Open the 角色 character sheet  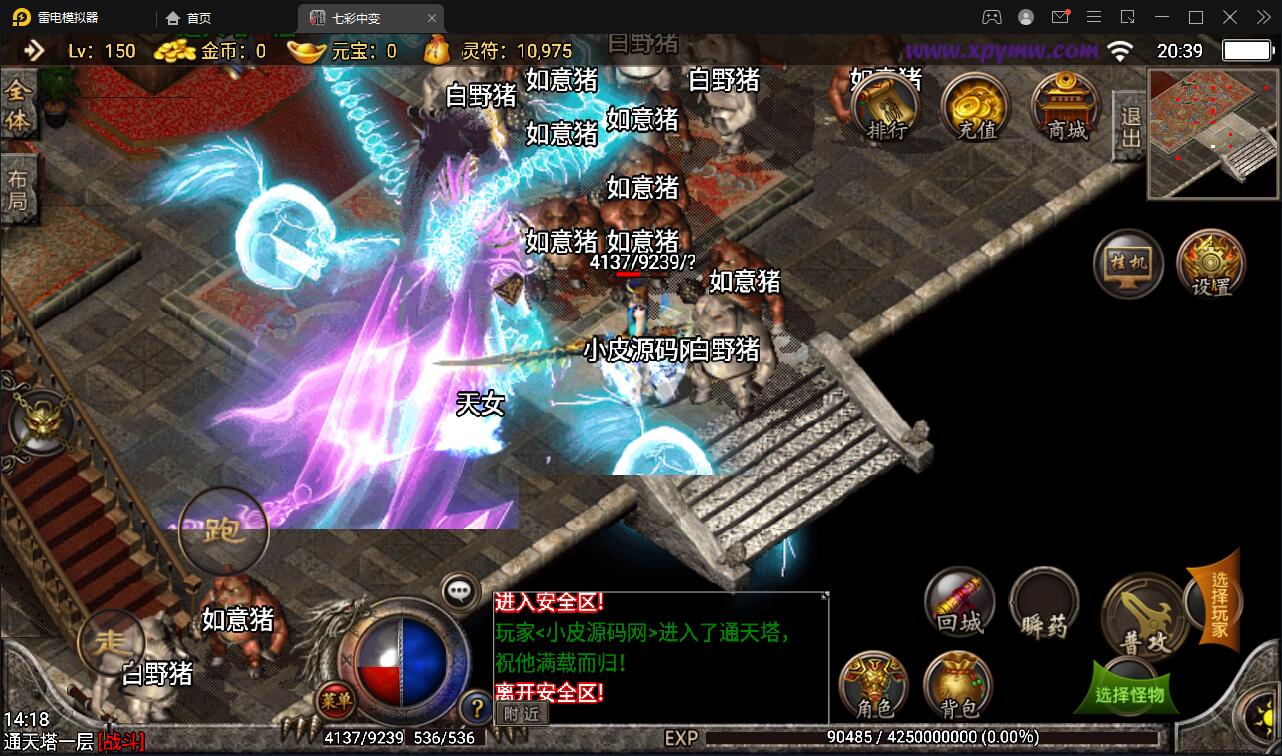pyautogui.click(x=875, y=687)
